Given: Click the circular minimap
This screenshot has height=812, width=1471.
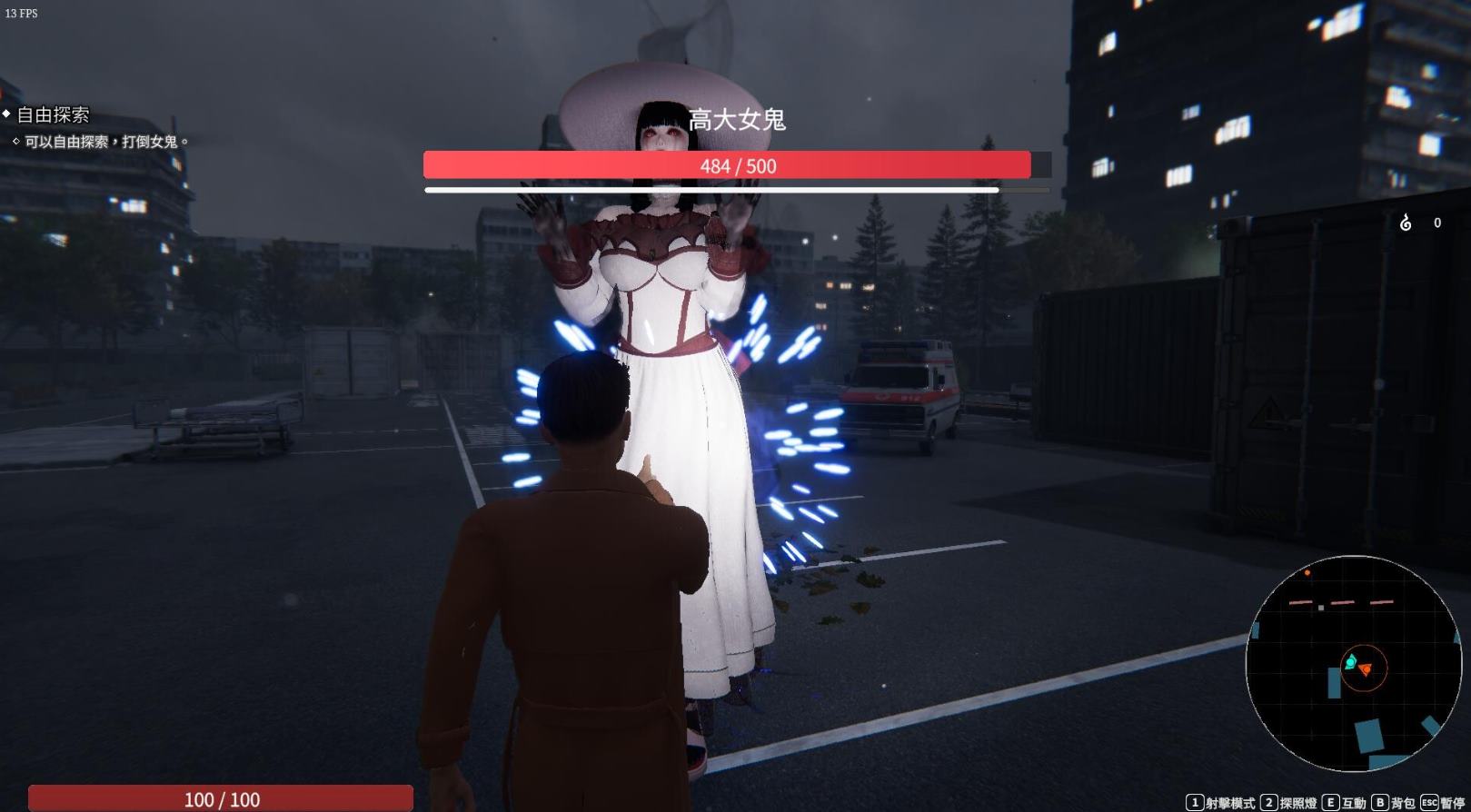Looking at the screenshot, I should (x=1353, y=664).
